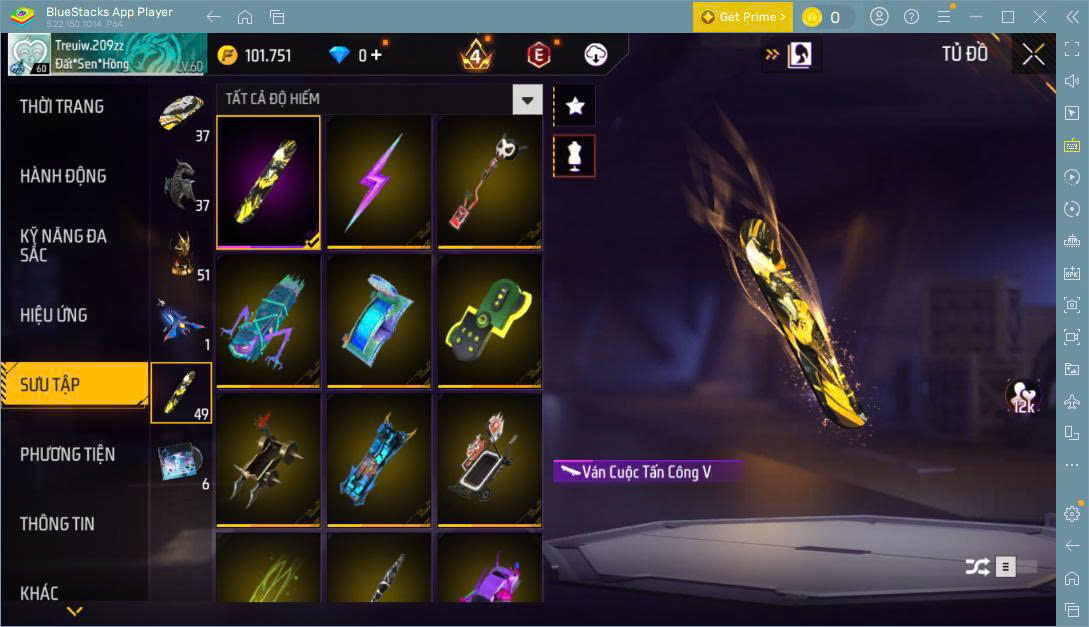Choose the skull-topped pogo stick item
The width and height of the screenshot is (1089, 627).
489,181
